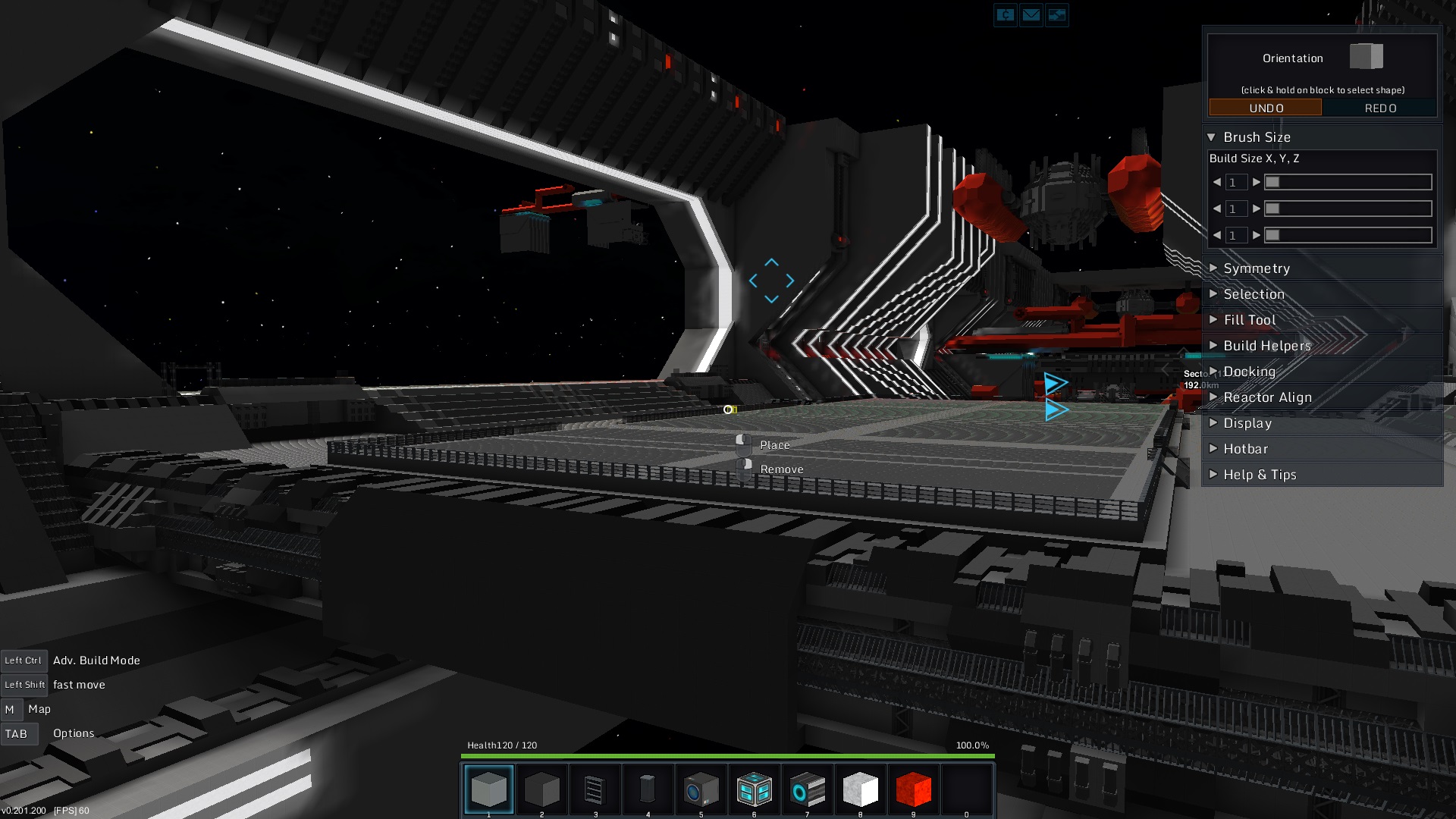Click the orientation block preview
The height and width of the screenshot is (819, 1456).
click(1366, 57)
